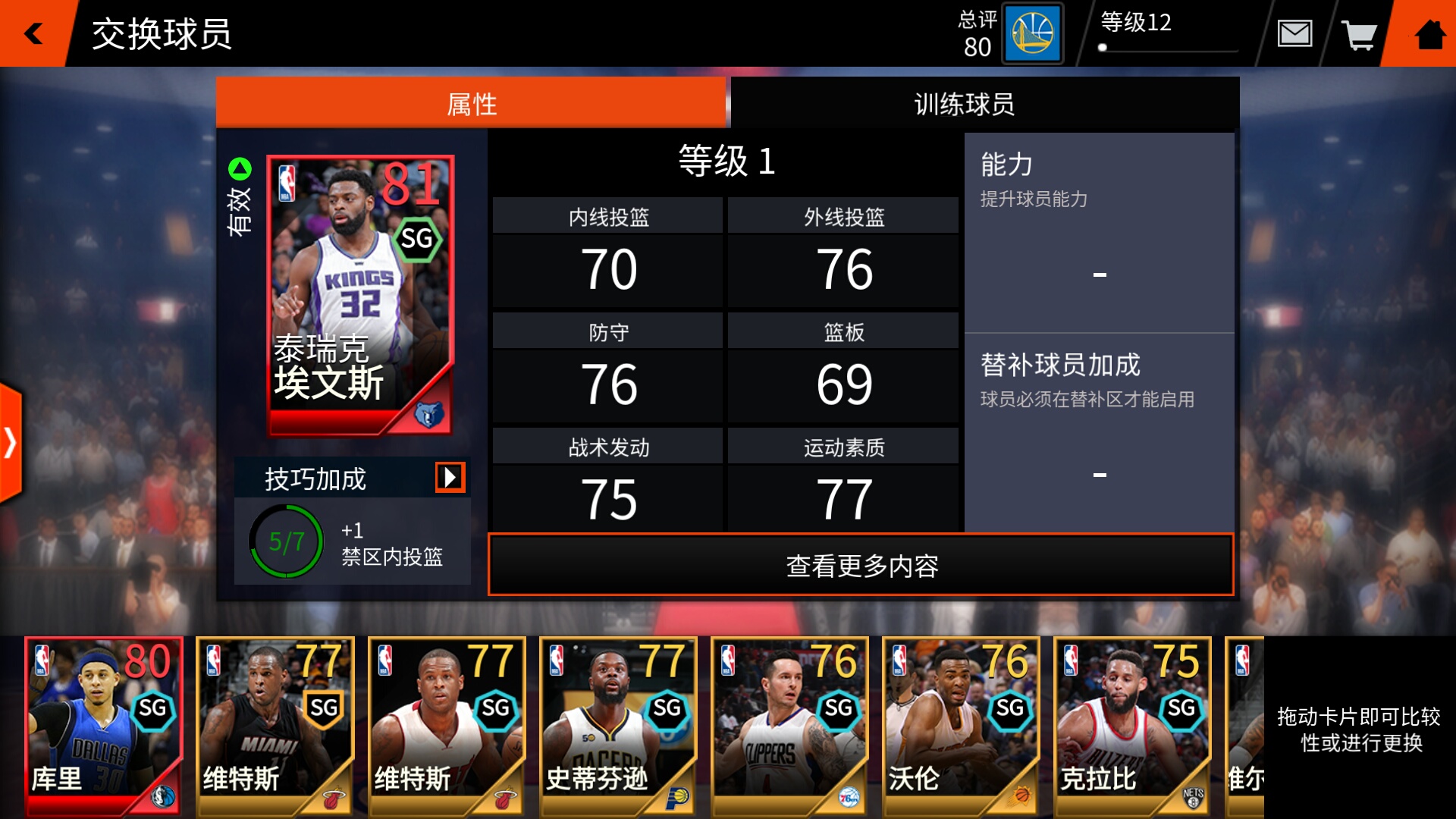Select the 替补球员加成 activation section

point(1099,425)
